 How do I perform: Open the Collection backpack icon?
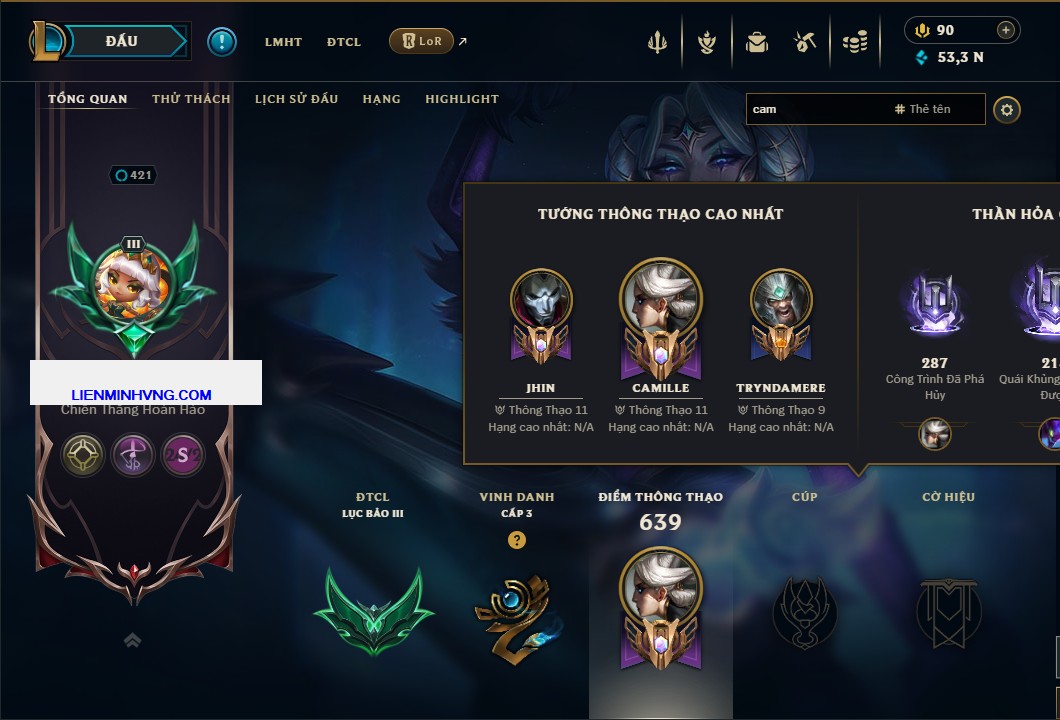pos(757,42)
